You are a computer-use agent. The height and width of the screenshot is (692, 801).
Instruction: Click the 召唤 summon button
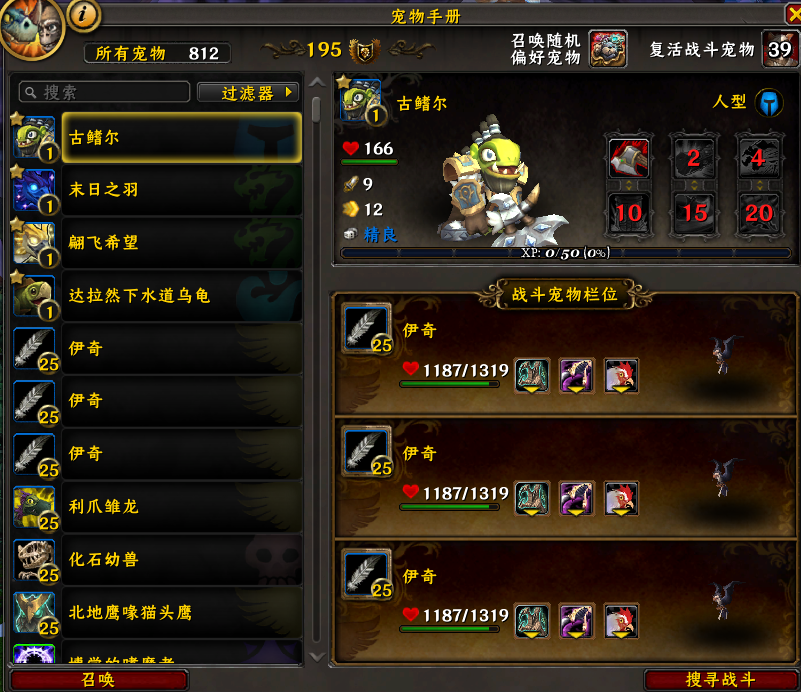coord(97,680)
